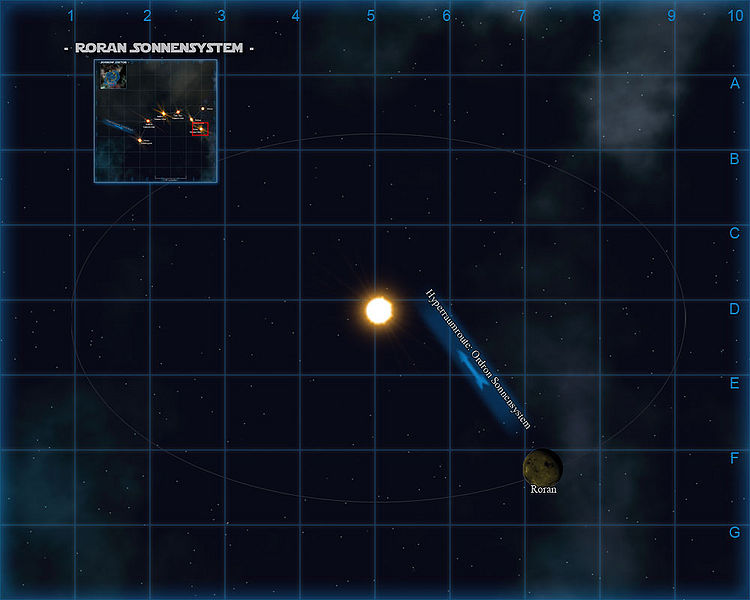
Task: Open the galaxy thumbnail inside the sector minimap
Action: tap(111, 77)
